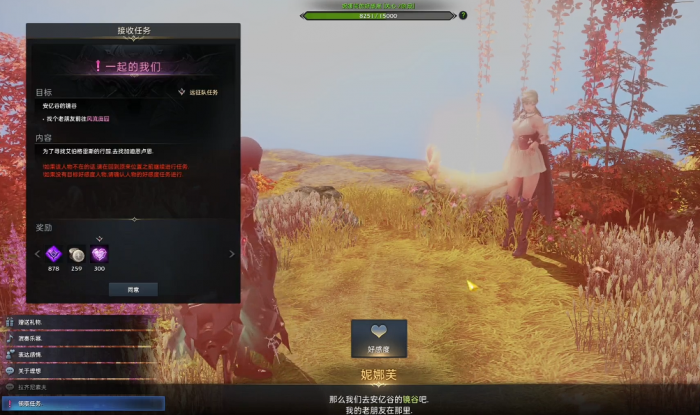Image resolution: width=700 pixels, height=415 pixels.
Task: Inspect the purple heart reward worth 300
Action: point(99,254)
